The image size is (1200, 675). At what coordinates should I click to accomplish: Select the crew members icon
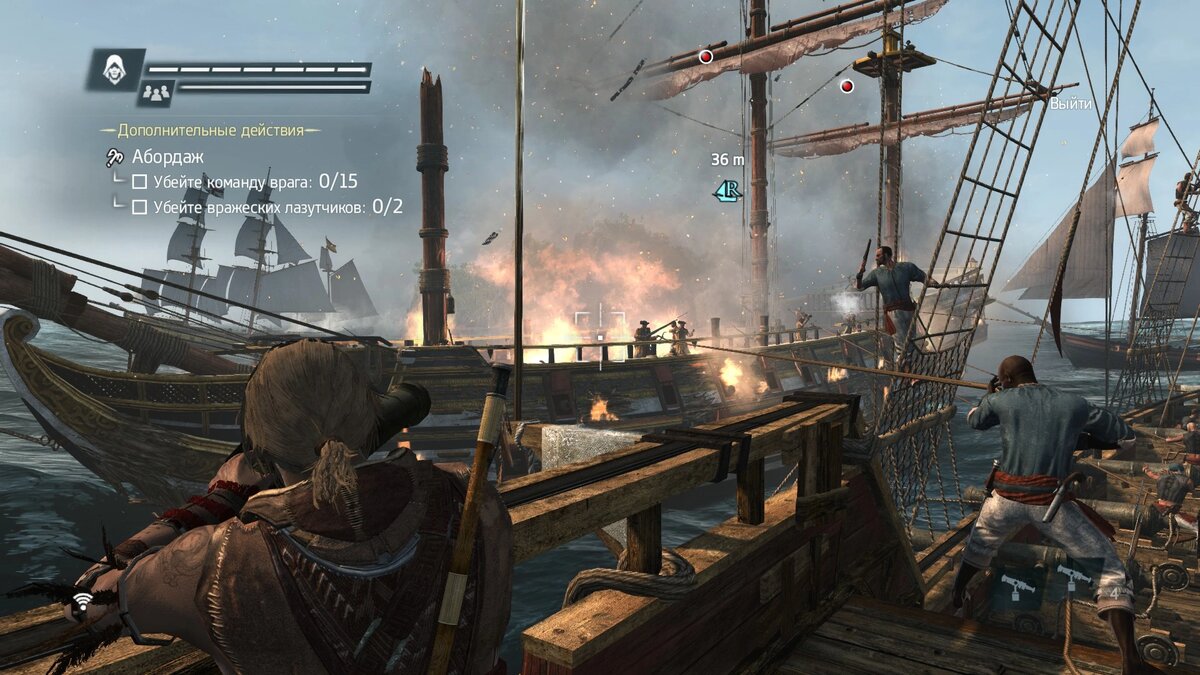[155, 93]
